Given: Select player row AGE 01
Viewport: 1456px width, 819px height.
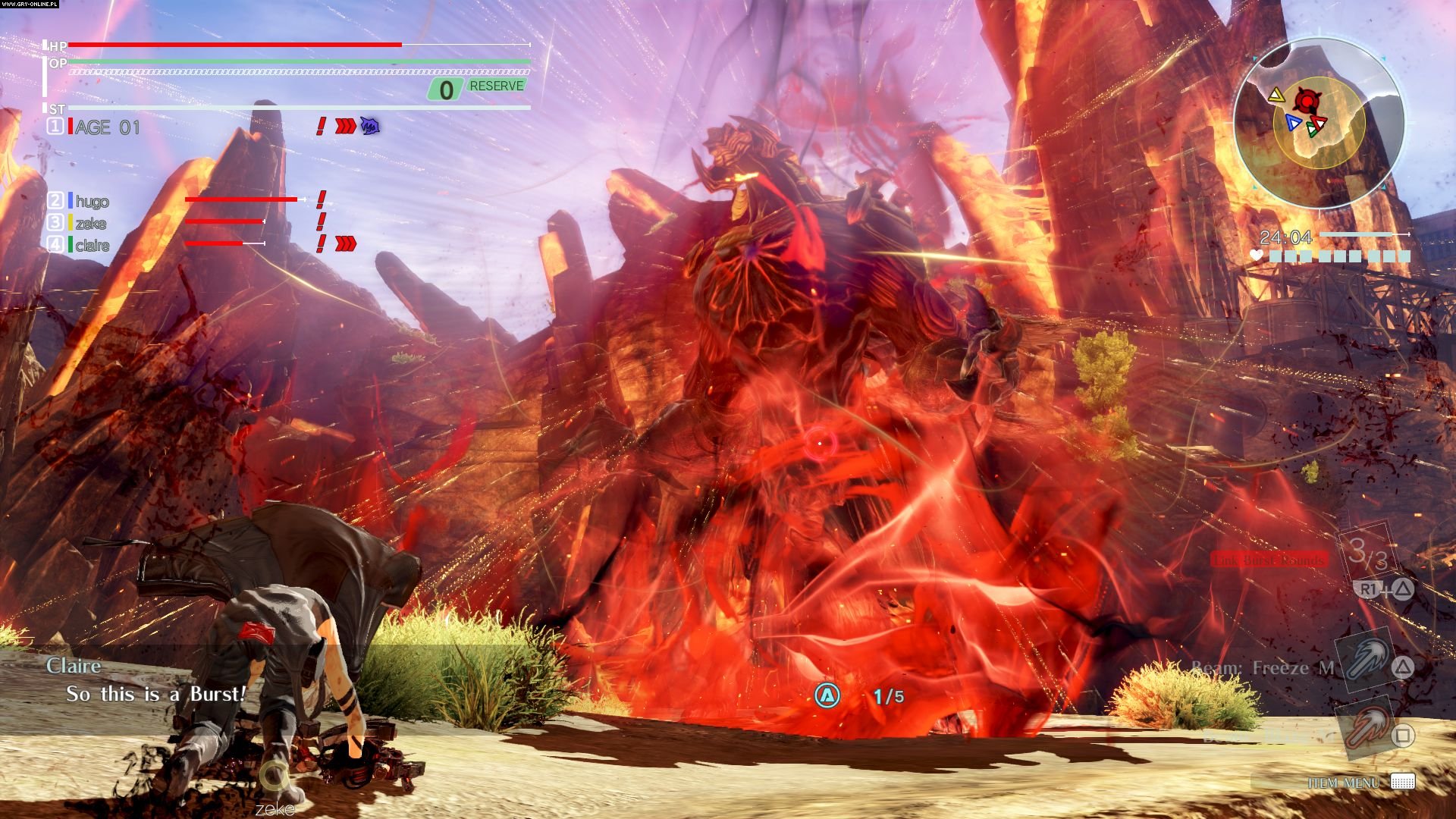Looking at the screenshot, I should coord(107,127).
